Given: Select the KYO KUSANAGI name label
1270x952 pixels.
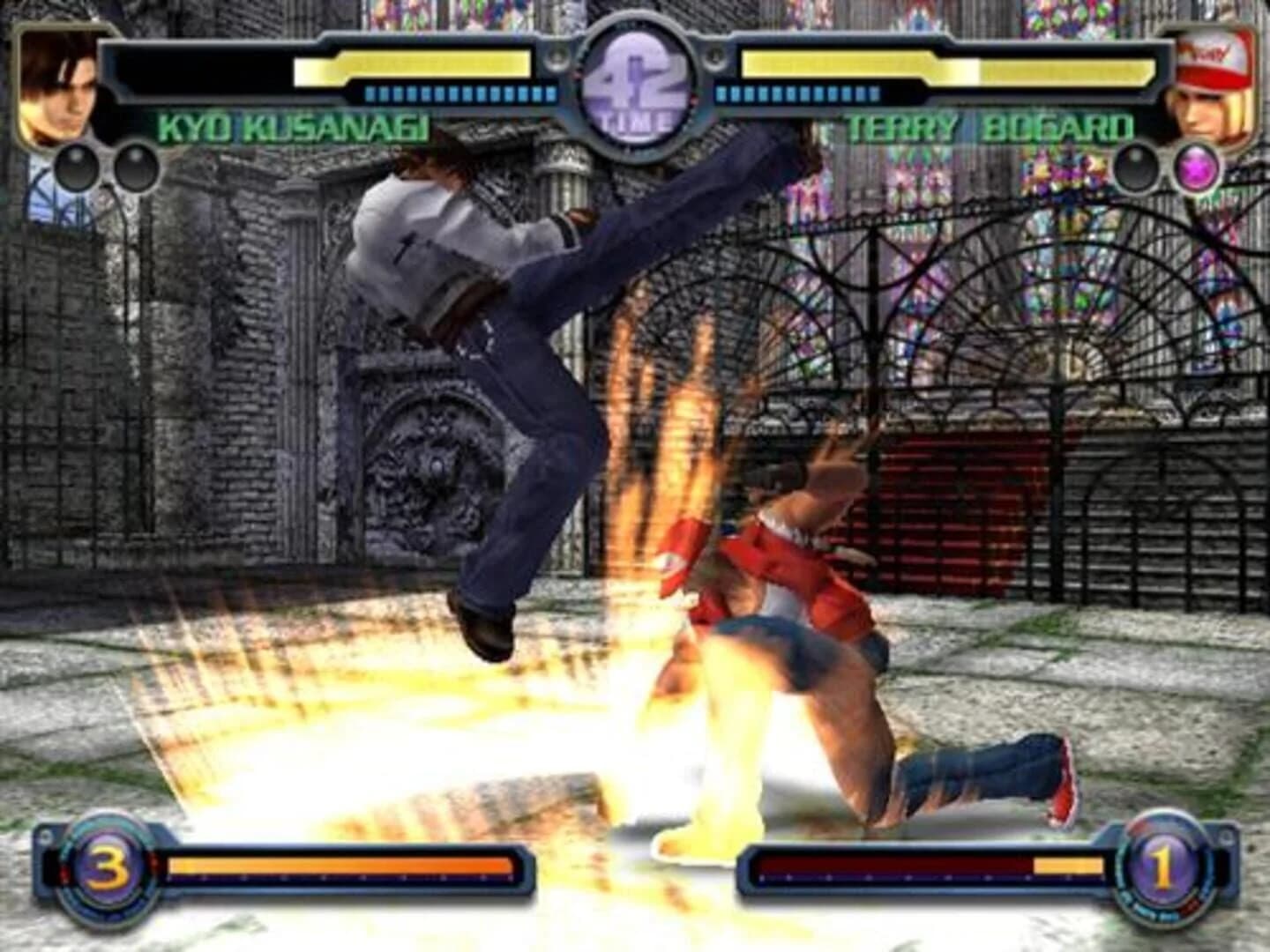Looking at the screenshot, I should click(x=295, y=130).
